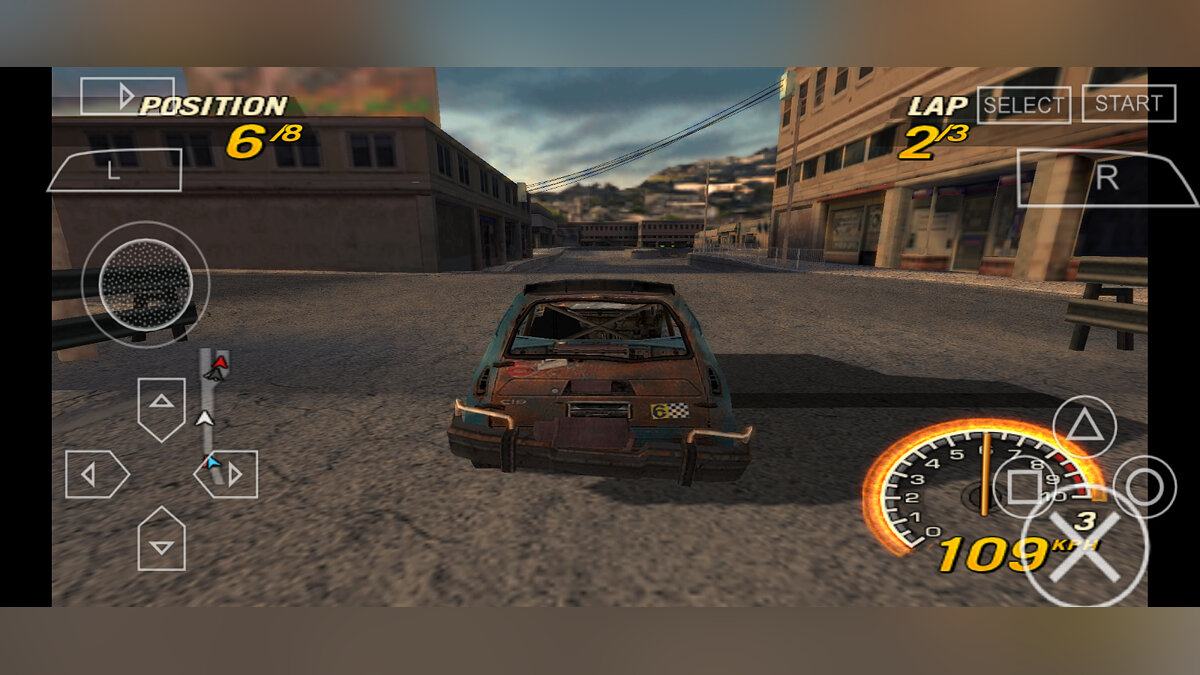
Task: Tap the D-pad right arrow
Action: (x=229, y=474)
